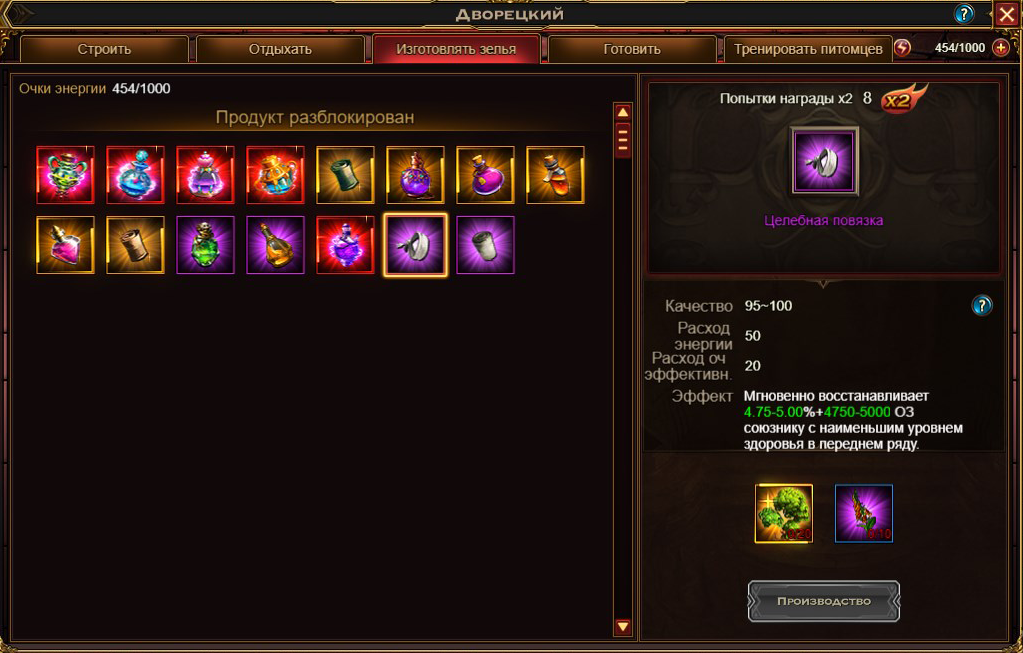1023x653 pixels.
Task: Choose the blue round potion on red background
Action: (135, 175)
